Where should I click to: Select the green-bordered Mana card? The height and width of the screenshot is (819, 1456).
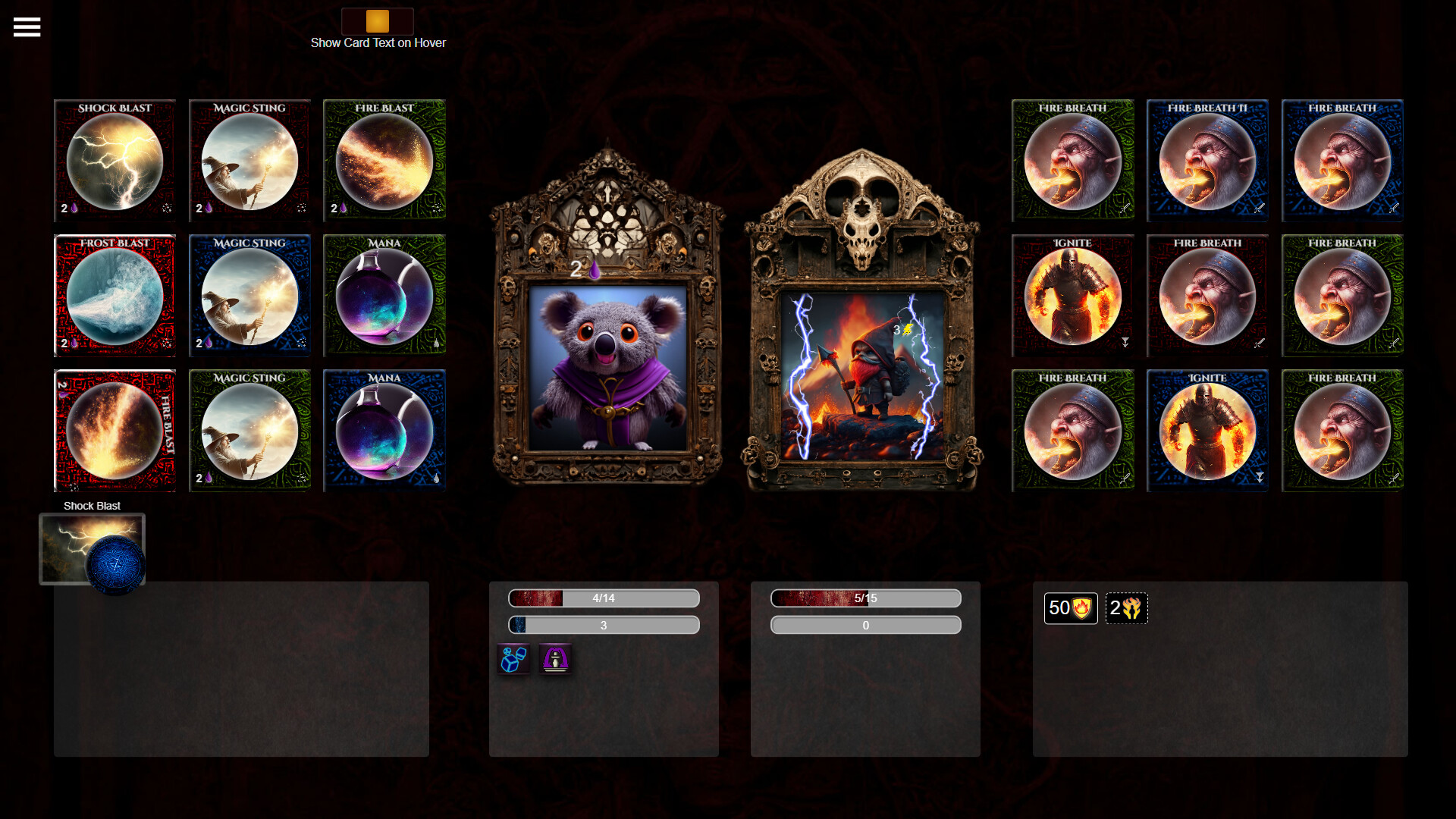[x=384, y=295]
